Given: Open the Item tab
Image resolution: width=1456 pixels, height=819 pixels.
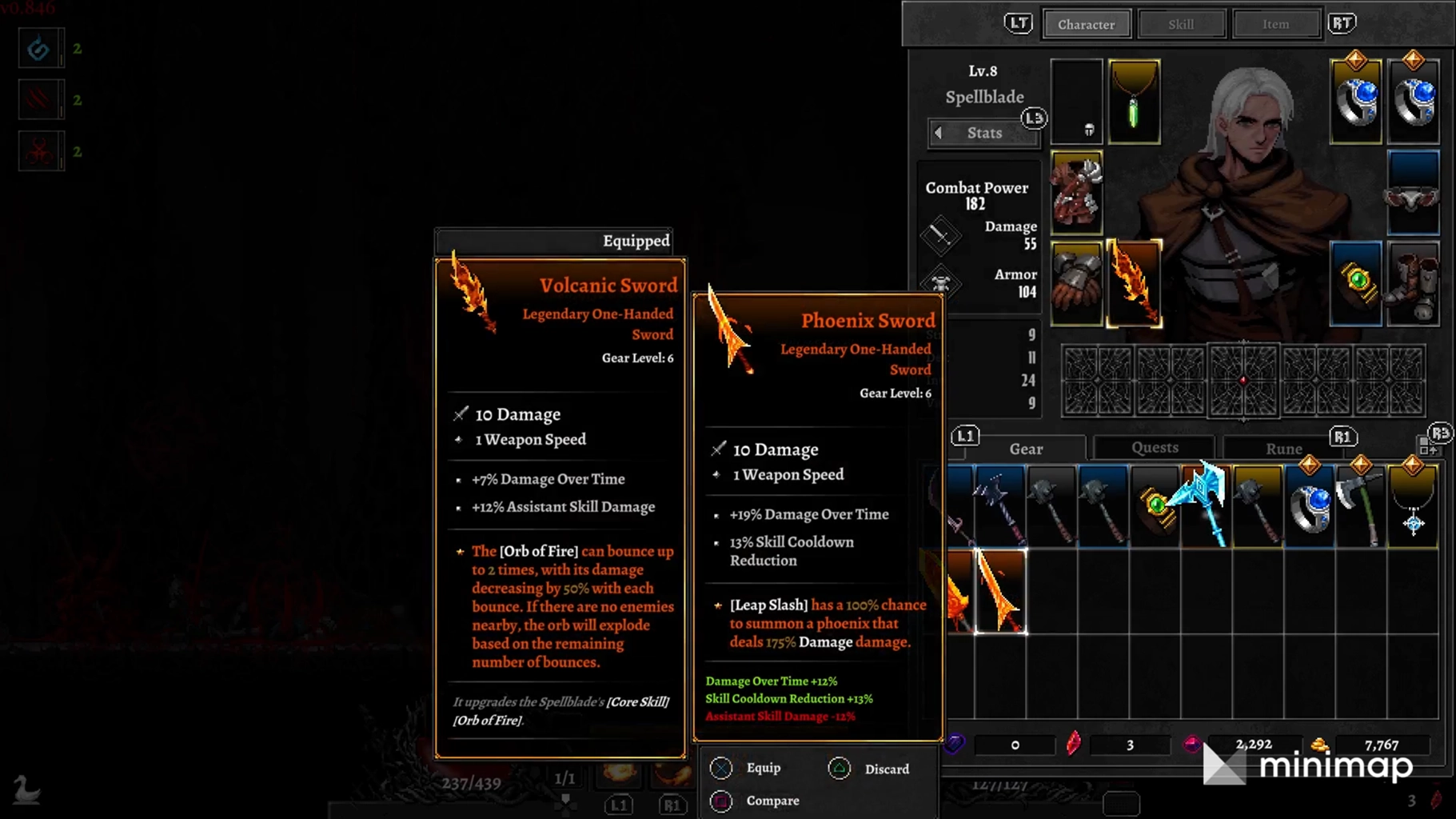Looking at the screenshot, I should (1275, 24).
